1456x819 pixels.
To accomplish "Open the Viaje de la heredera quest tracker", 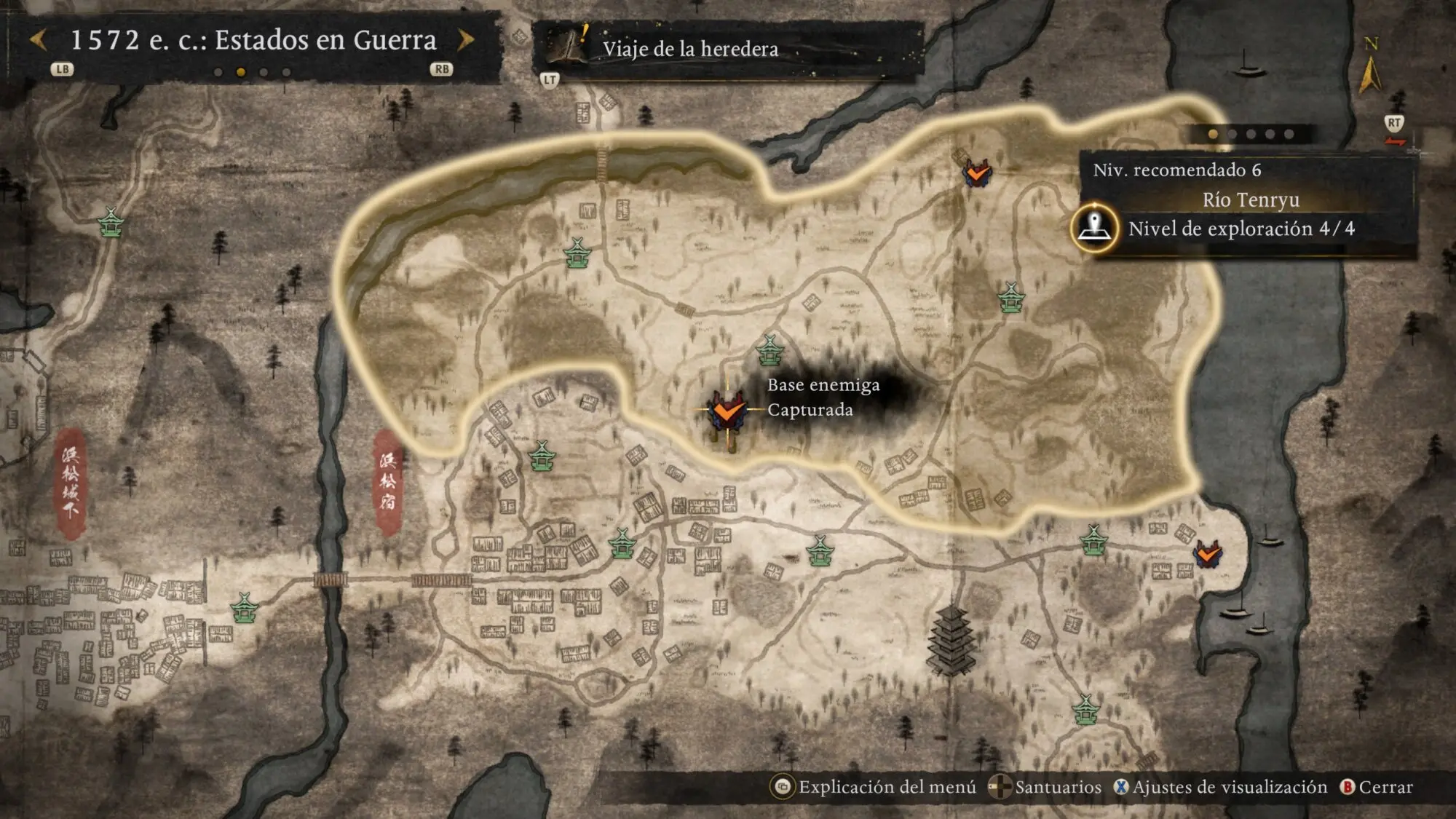I will 689,49.
